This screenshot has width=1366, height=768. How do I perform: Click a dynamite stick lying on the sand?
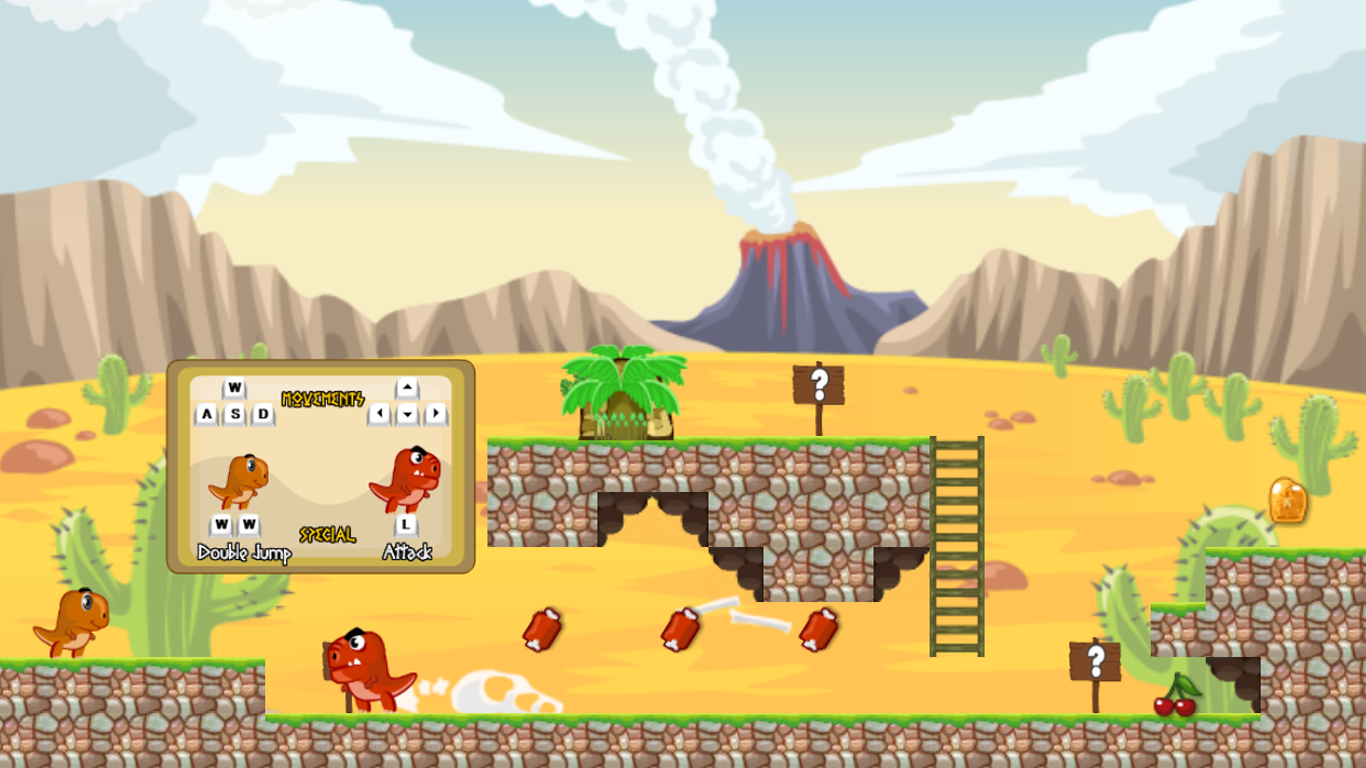(540, 630)
